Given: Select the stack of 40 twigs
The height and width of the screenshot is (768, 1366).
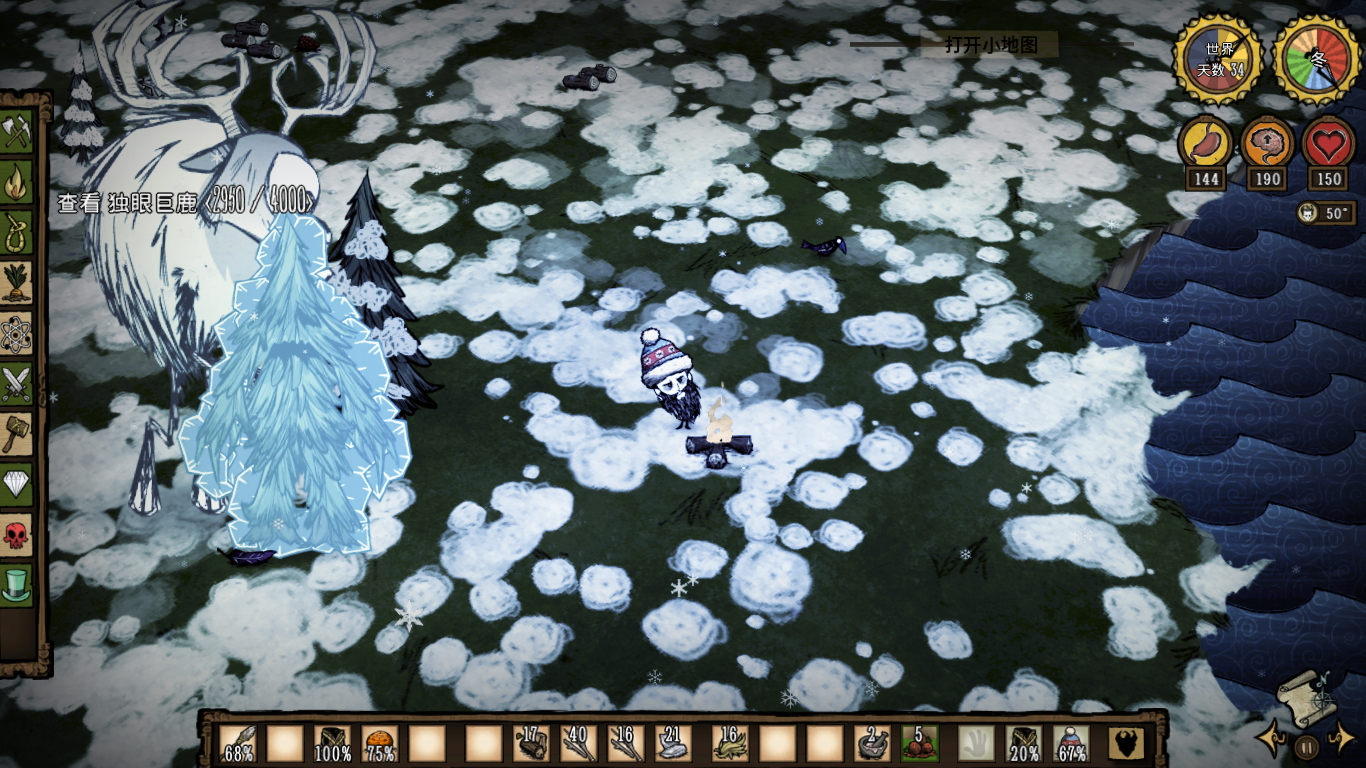Looking at the screenshot, I should [579, 744].
